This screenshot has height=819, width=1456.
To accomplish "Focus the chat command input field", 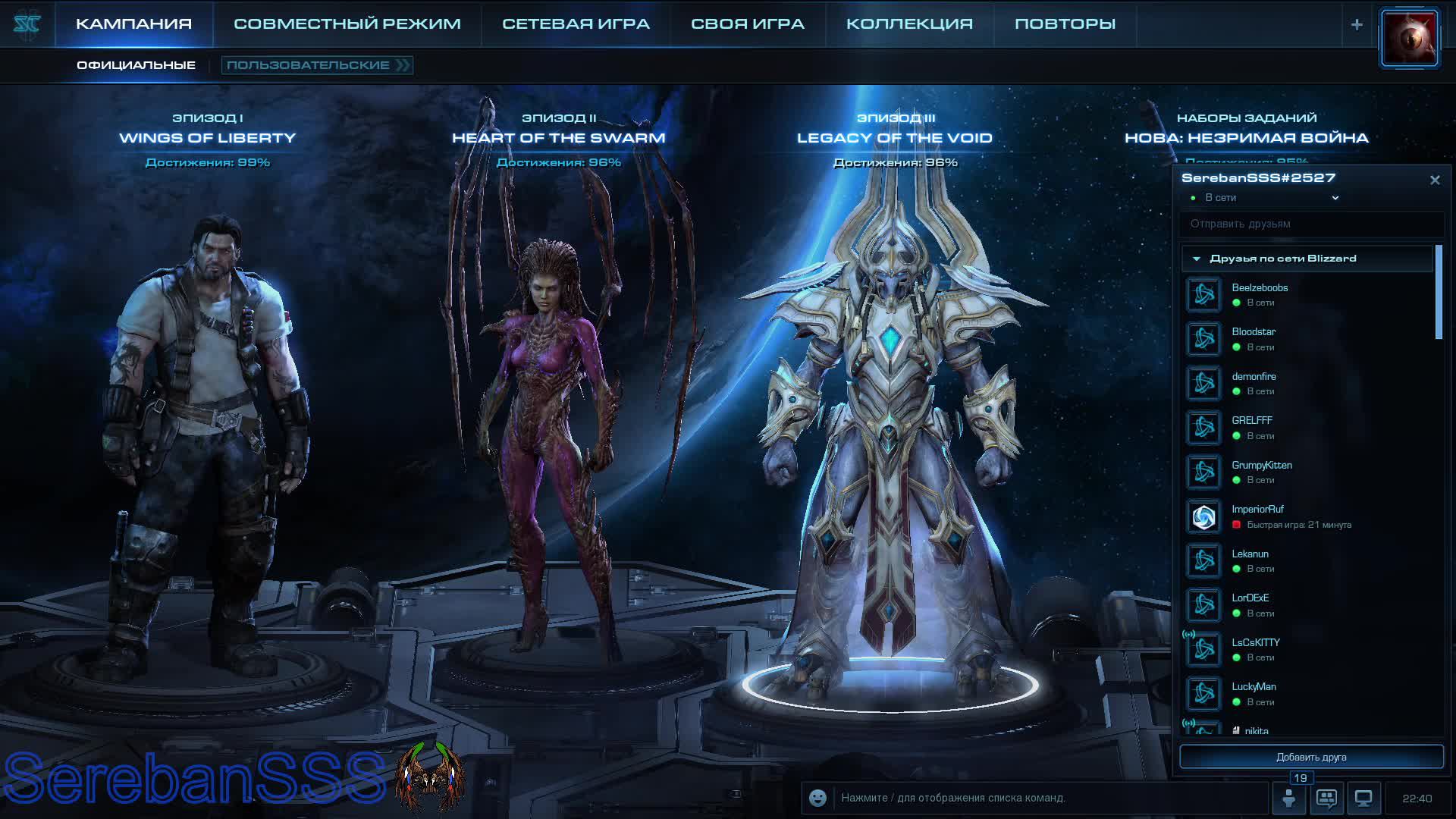I will click(x=1046, y=798).
